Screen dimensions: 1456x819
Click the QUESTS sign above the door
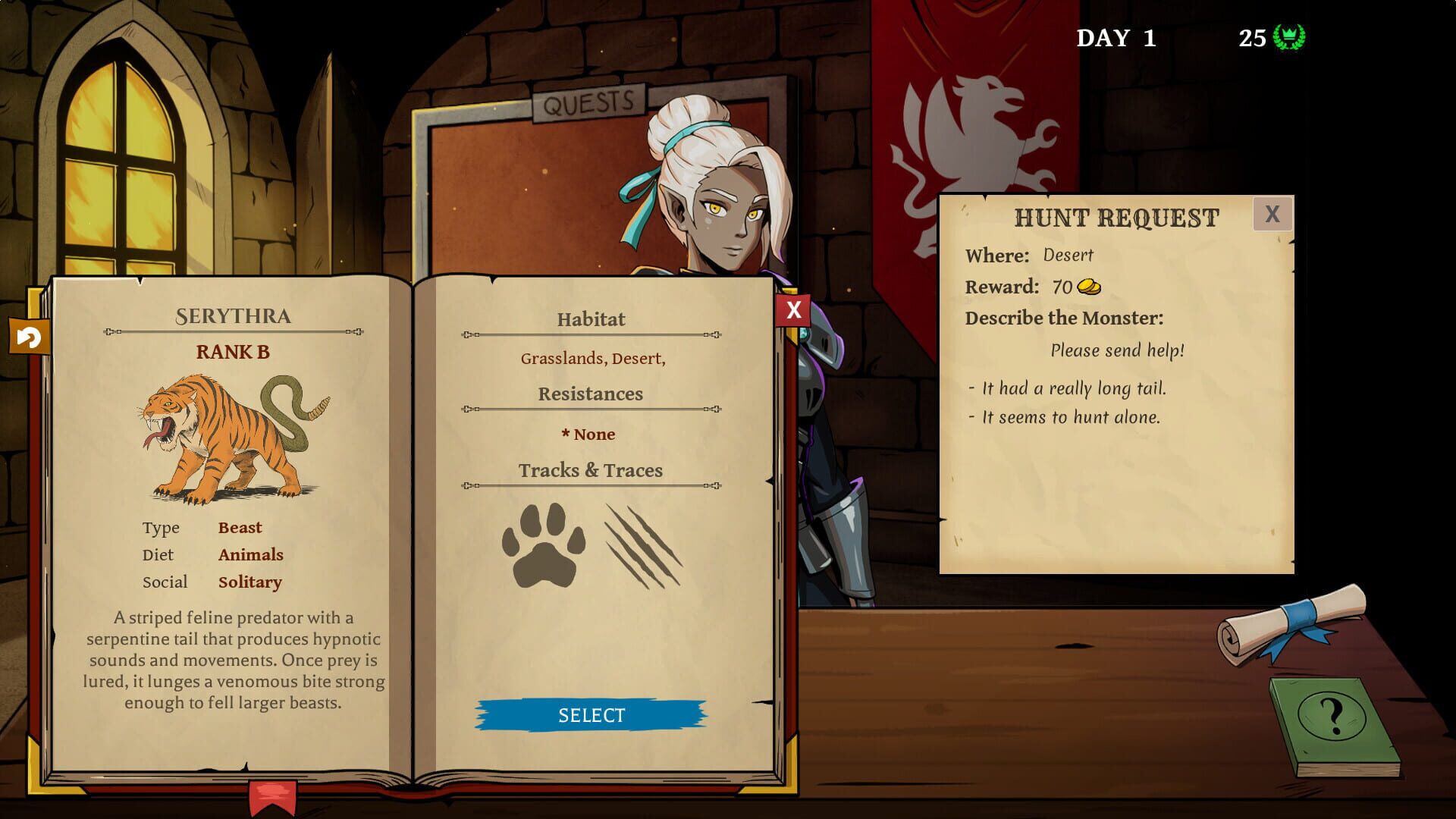pyautogui.click(x=588, y=101)
